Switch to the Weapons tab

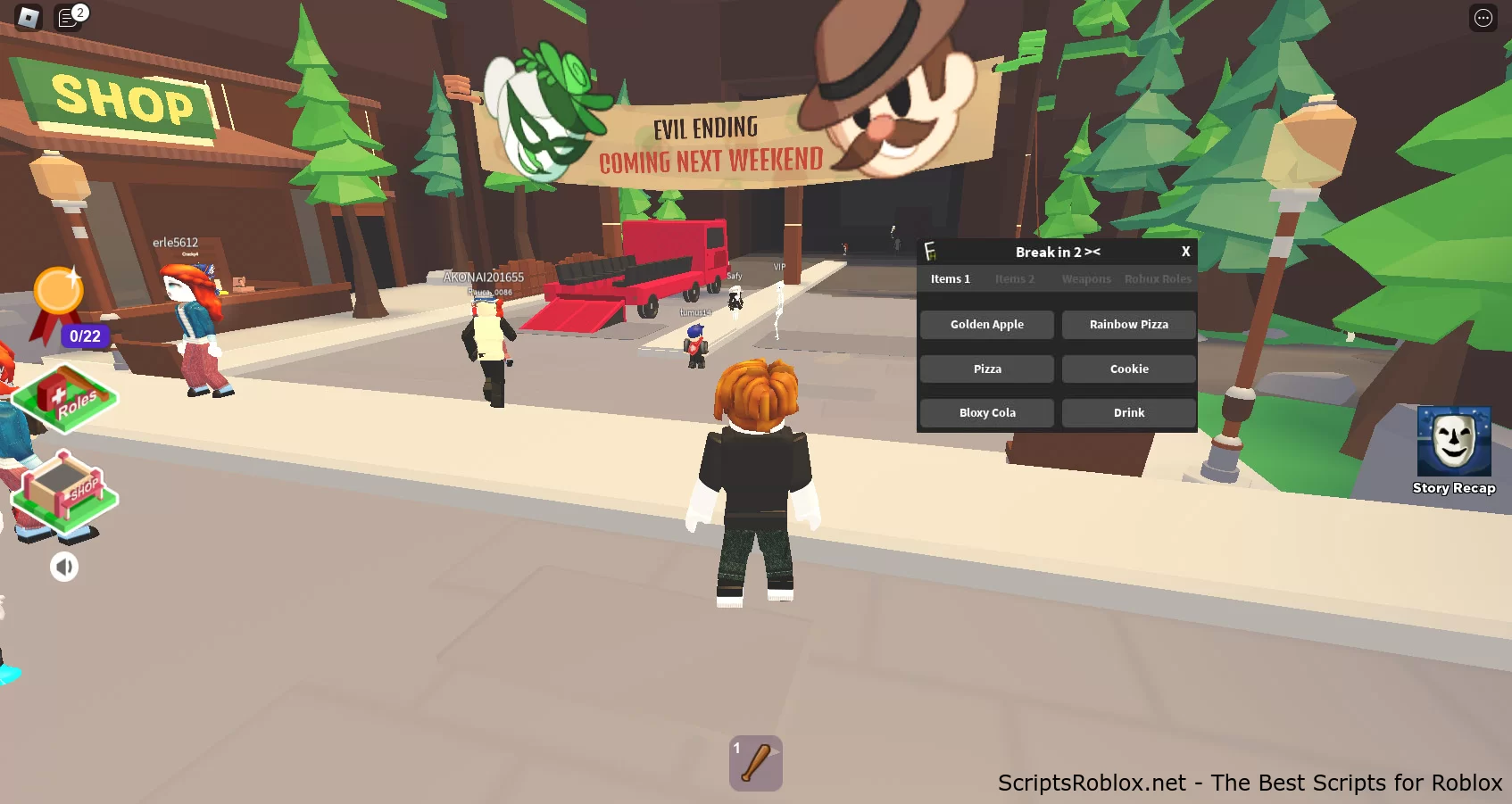pyautogui.click(x=1085, y=278)
